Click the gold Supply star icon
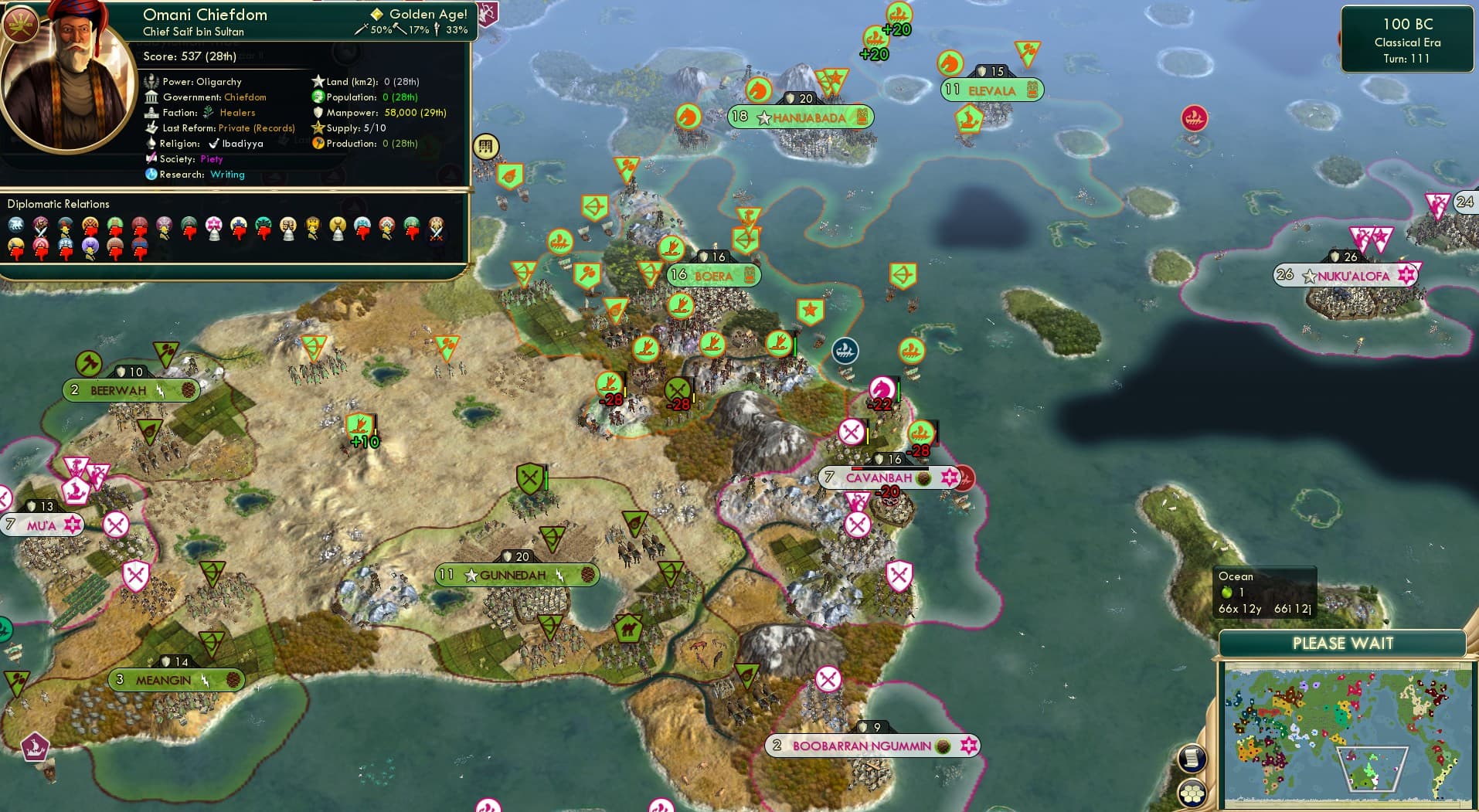 [318, 128]
